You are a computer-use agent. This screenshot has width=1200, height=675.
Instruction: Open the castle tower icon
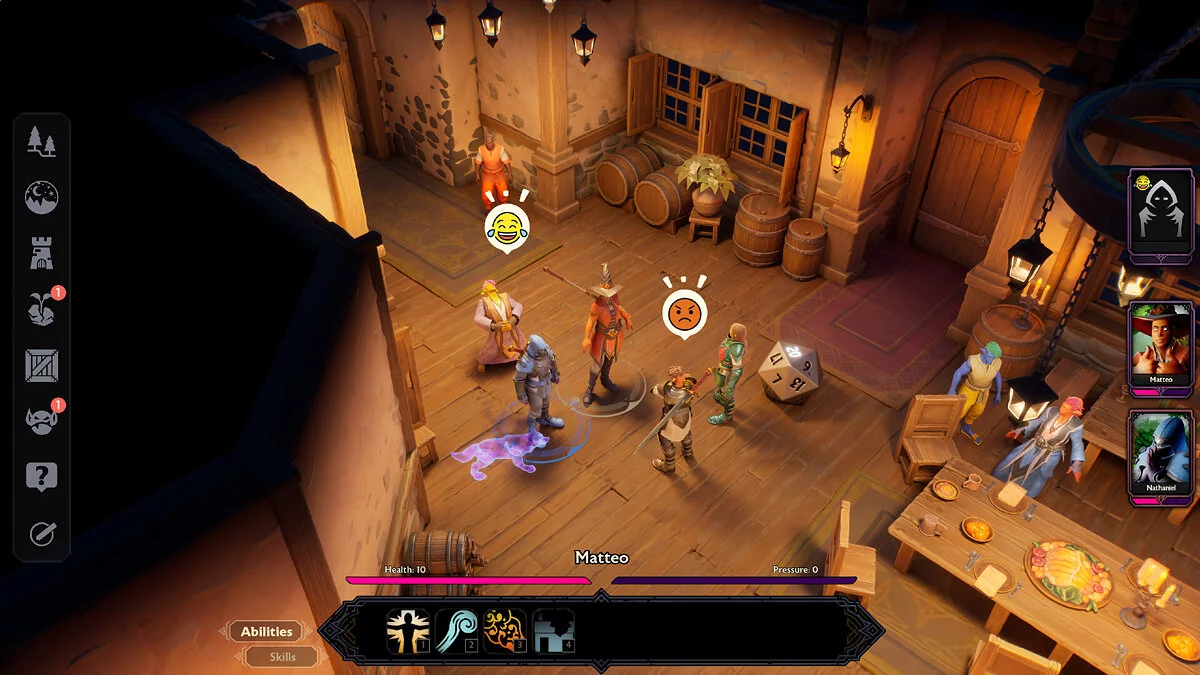[x=42, y=254]
